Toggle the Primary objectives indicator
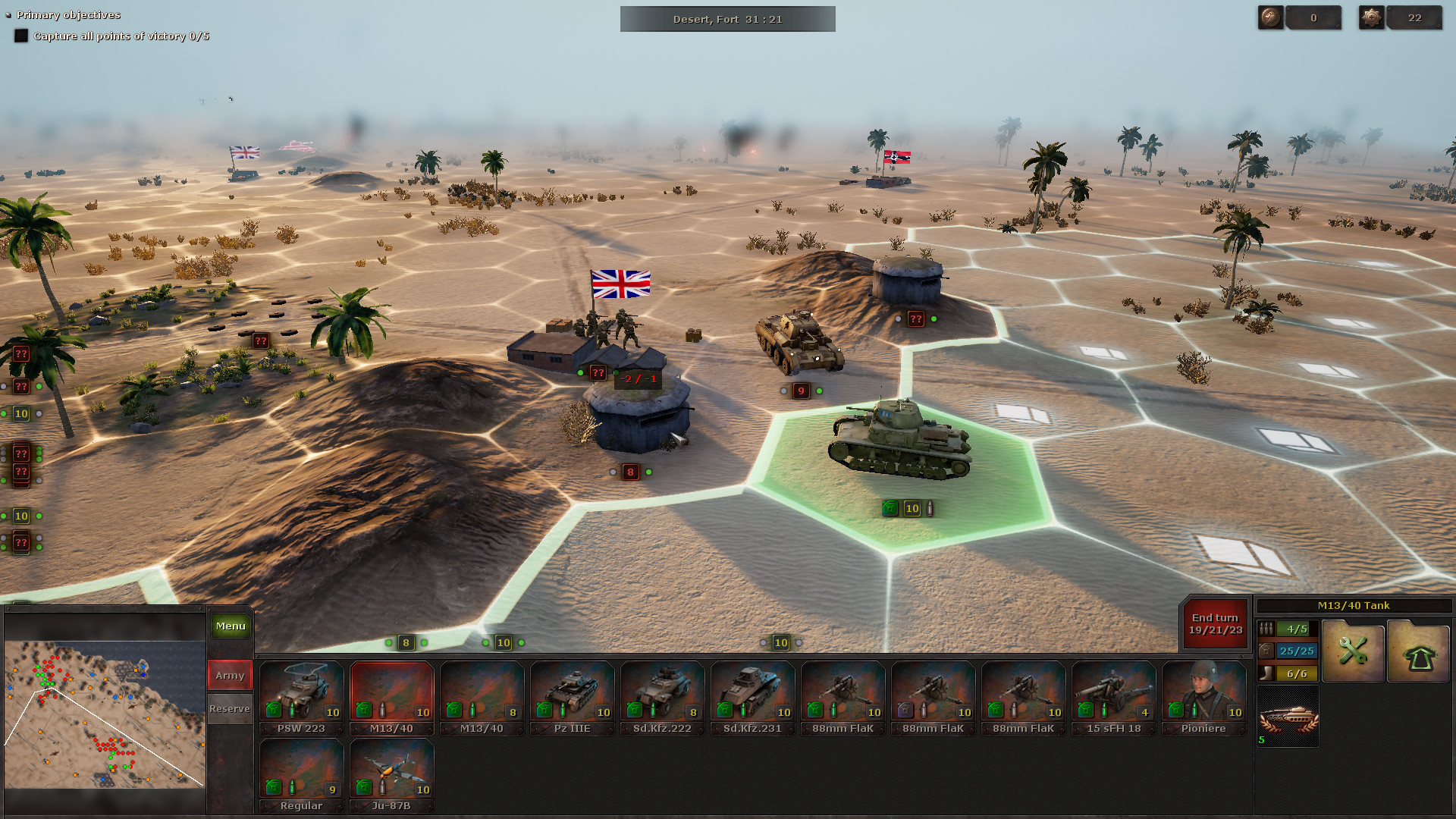This screenshot has height=819, width=1456. (x=8, y=14)
